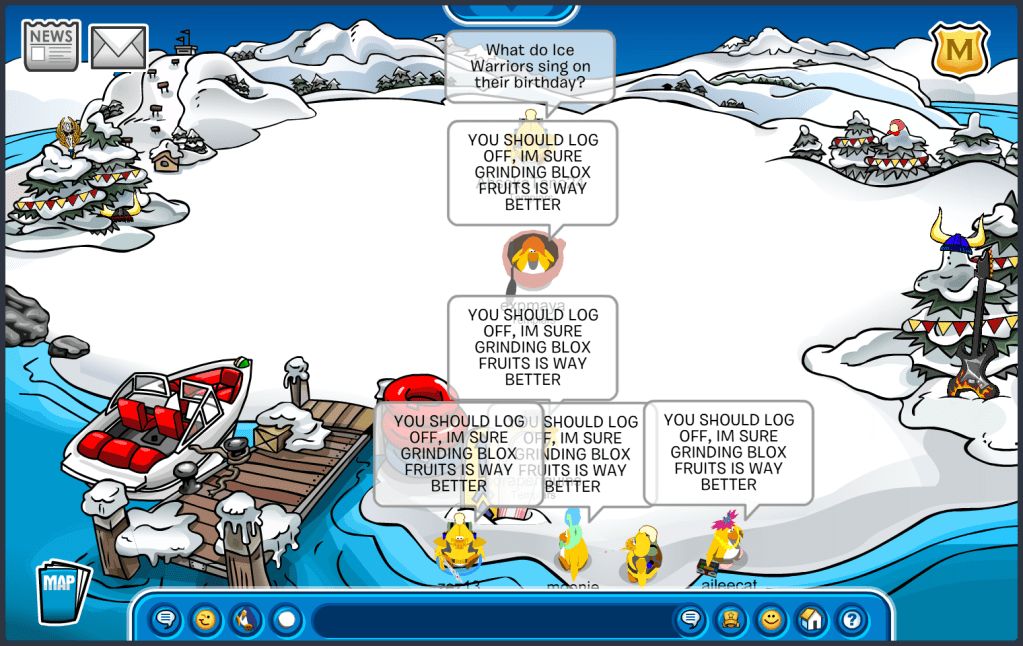Open the buddy list smiley icon
This screenshot has height=646, width=1023.
point(770,620)
